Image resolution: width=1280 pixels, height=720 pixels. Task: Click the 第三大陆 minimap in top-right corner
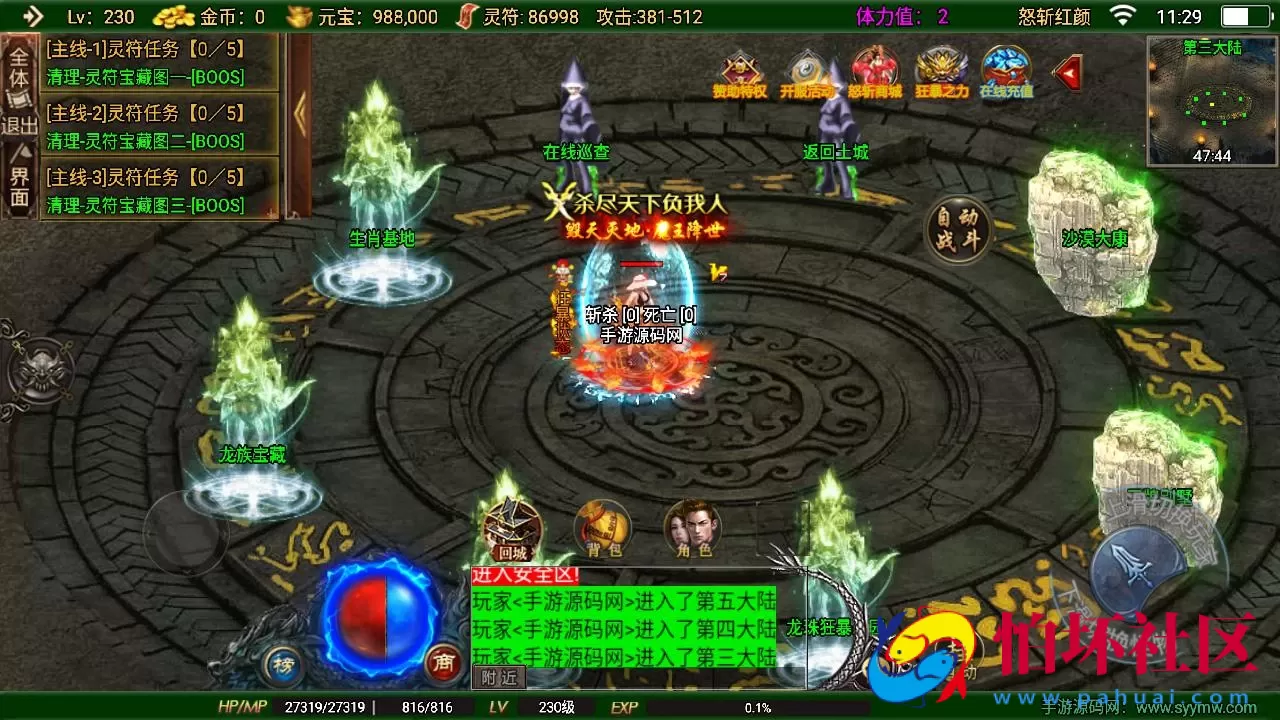tap(1211, 95)
